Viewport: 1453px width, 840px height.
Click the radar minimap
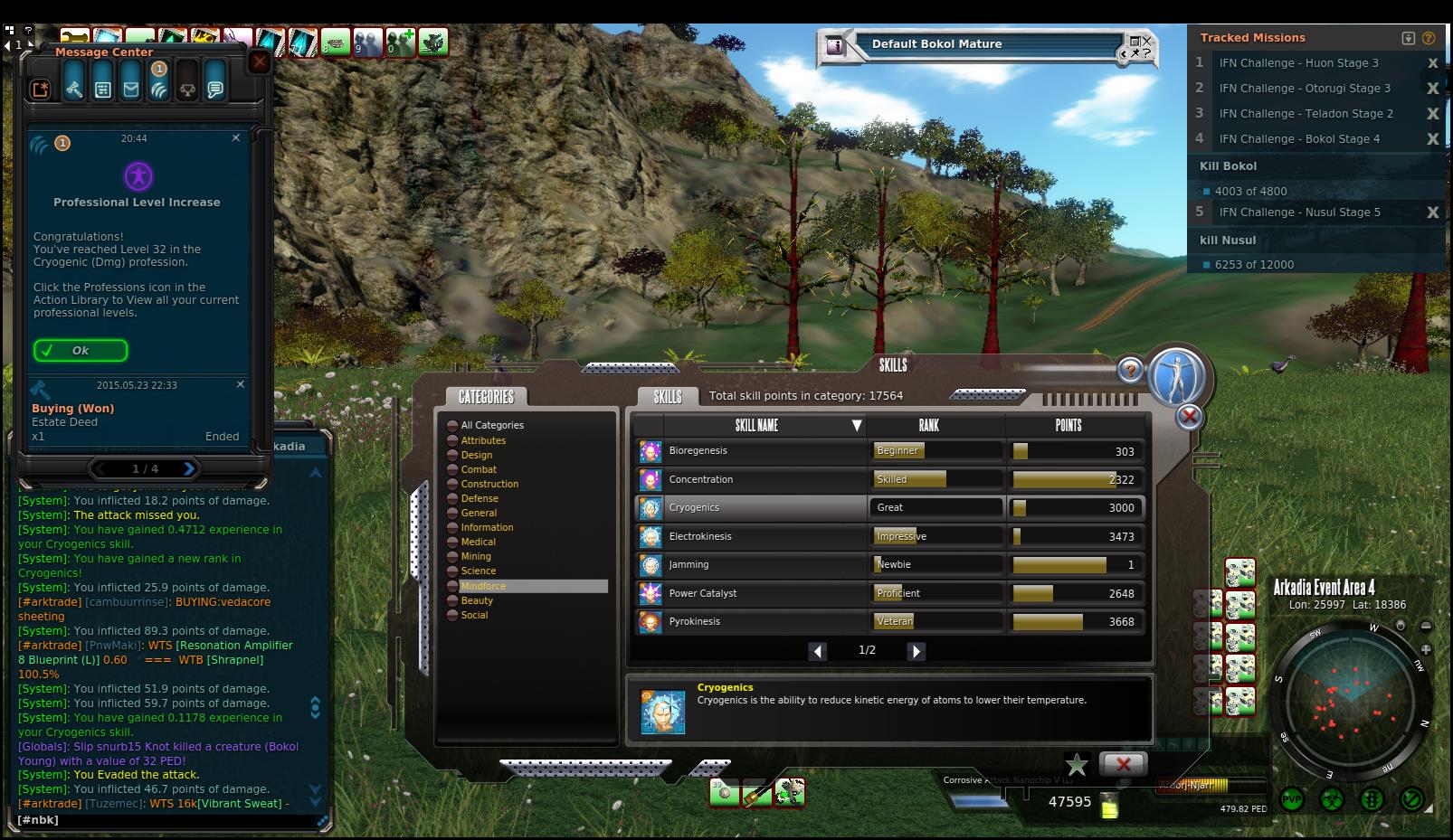point(1351,703)
